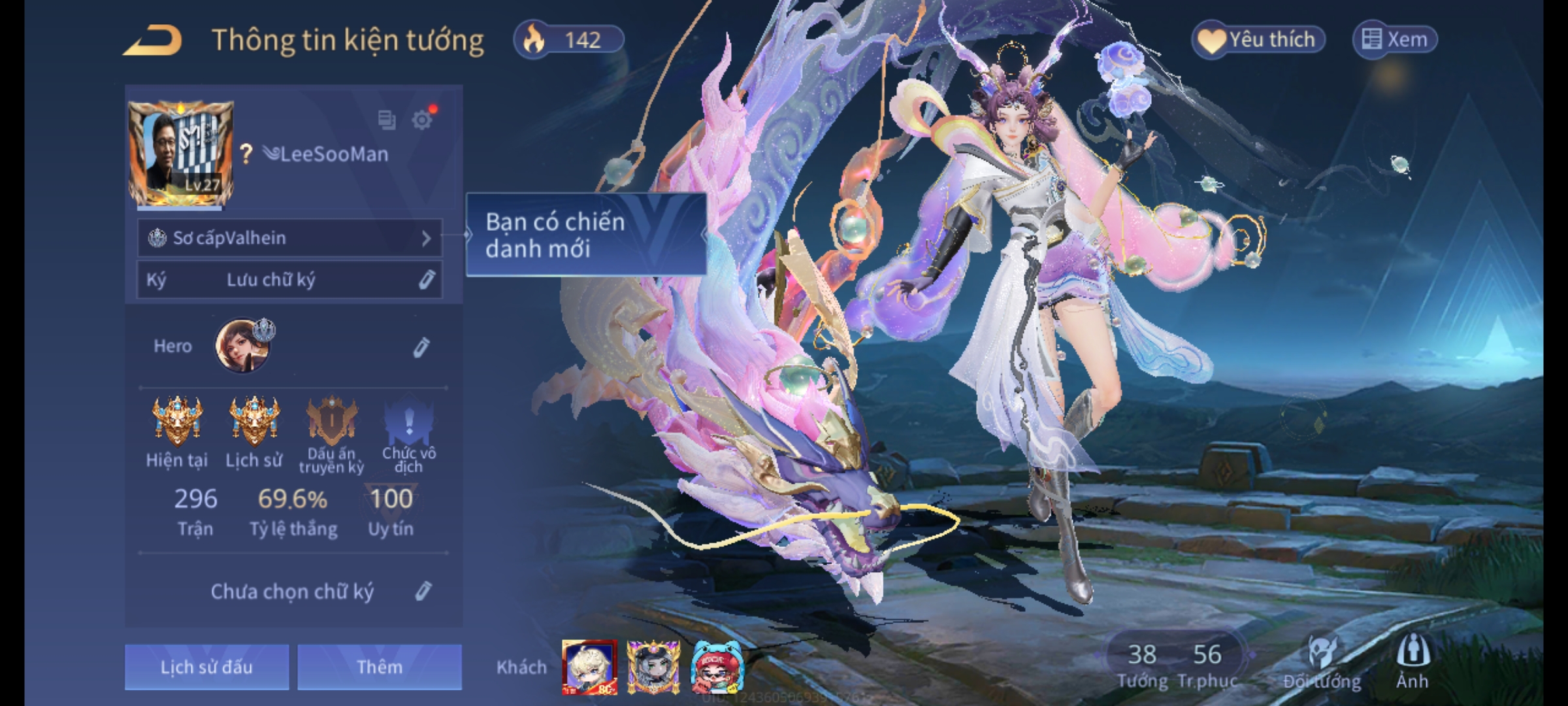Open the Sơ cấp Valhein title row
This screenshot has height=706, width=1568.
pyautogui.click(x=289, y=238)
